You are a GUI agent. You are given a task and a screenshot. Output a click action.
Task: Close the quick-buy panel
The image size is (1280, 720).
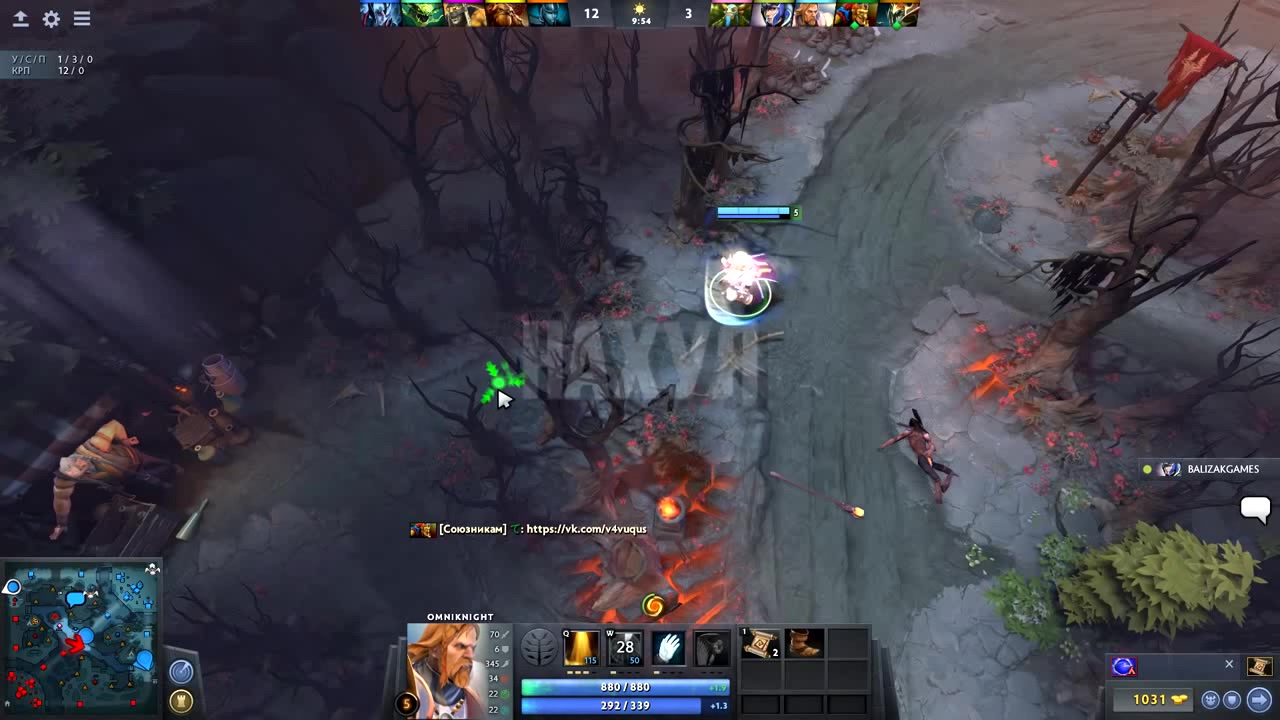pyautogui.click(x=1229, y=664)
